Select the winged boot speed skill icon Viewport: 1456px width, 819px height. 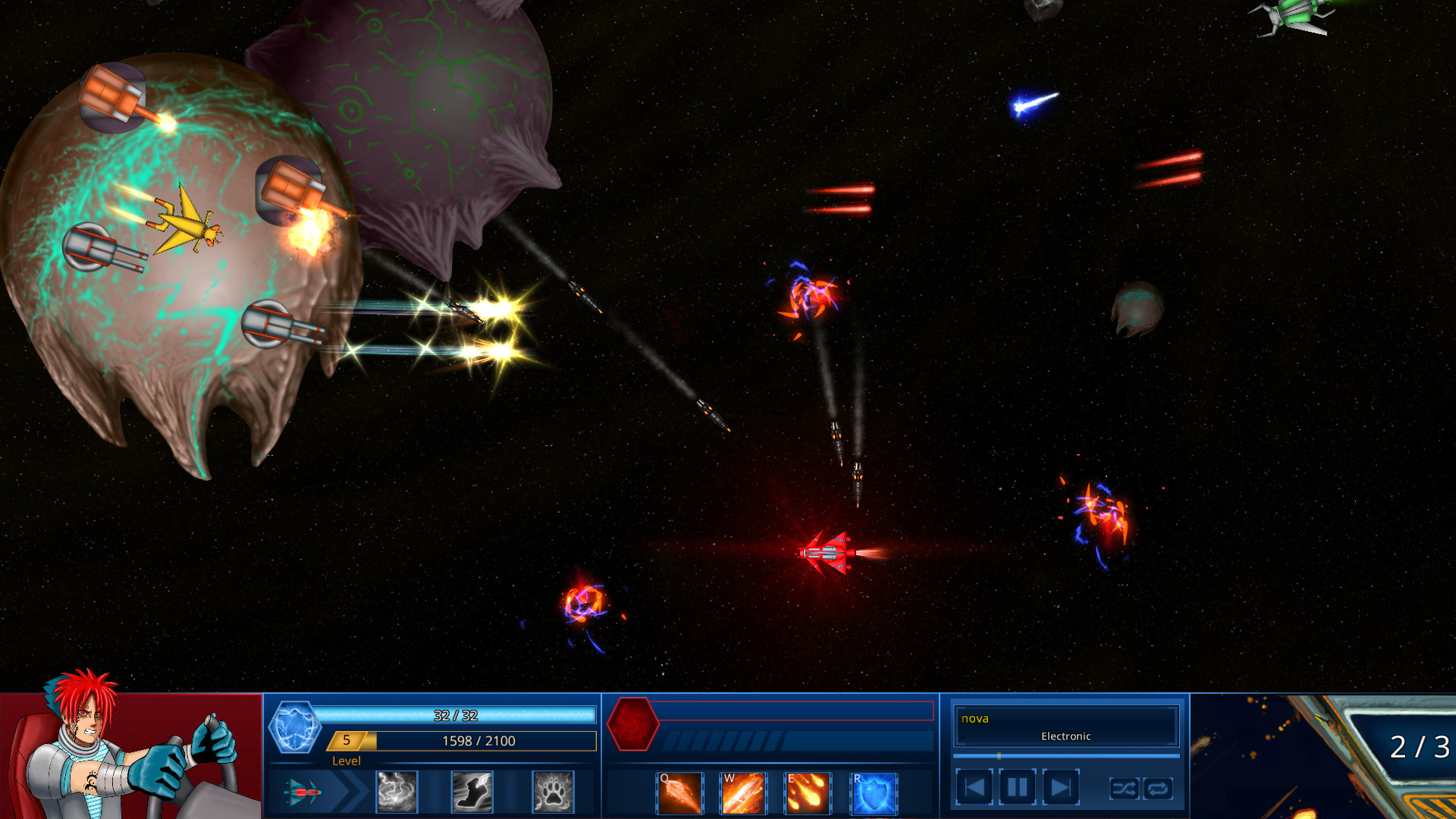472,791
